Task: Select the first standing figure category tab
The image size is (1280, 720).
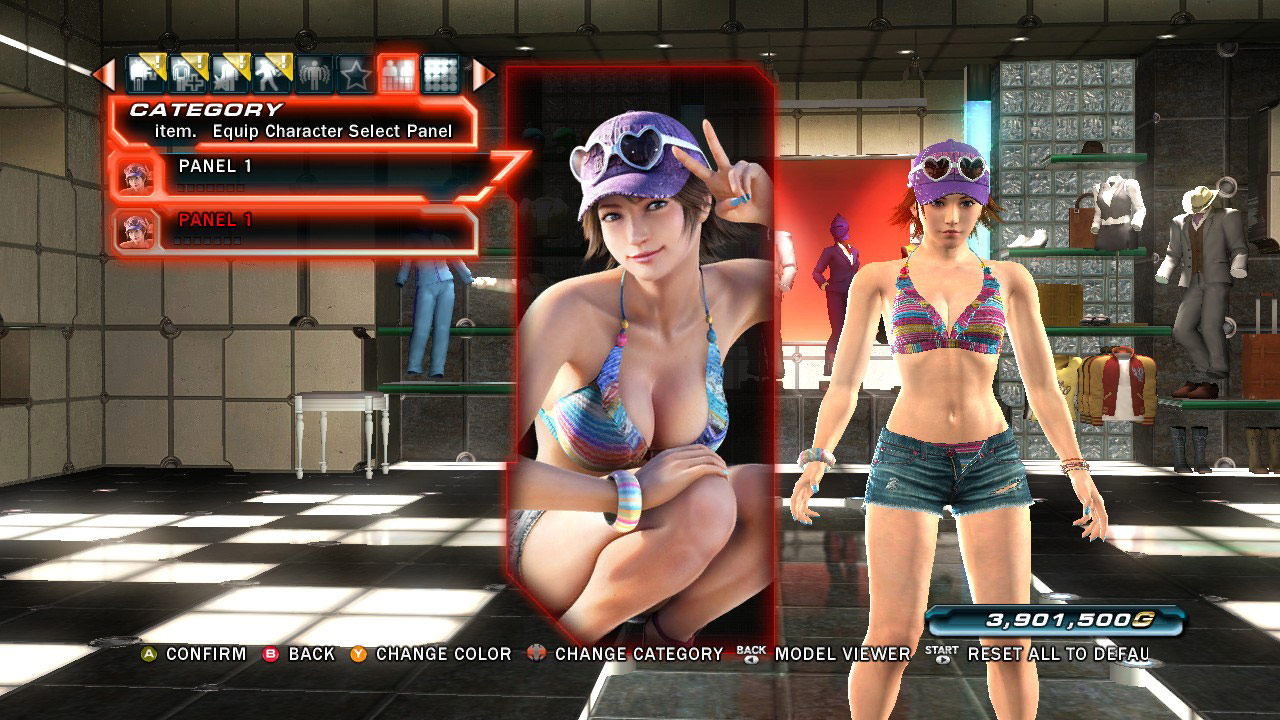Action: [146, 75]
